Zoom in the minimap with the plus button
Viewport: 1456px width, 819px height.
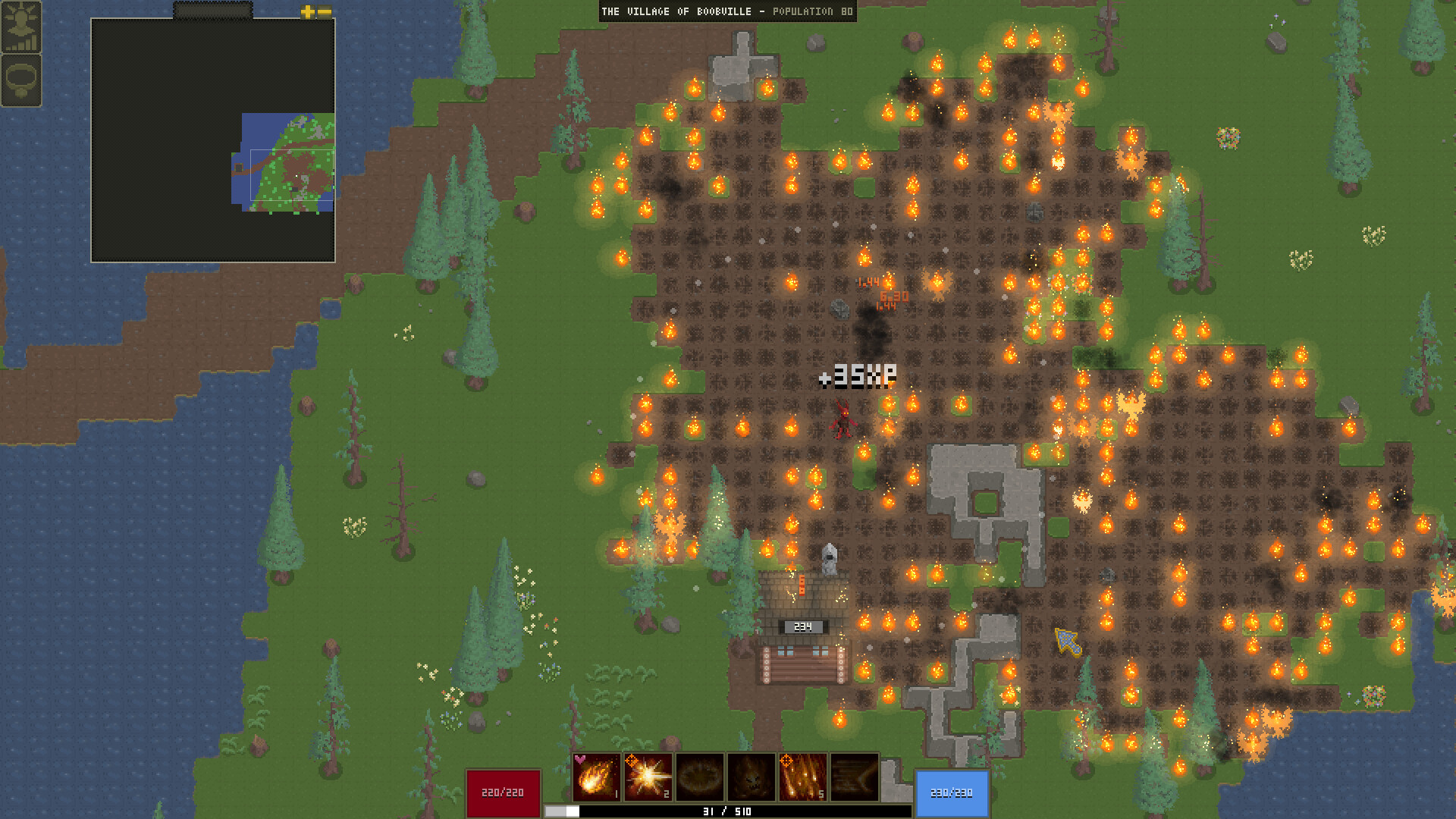point(307,11)
